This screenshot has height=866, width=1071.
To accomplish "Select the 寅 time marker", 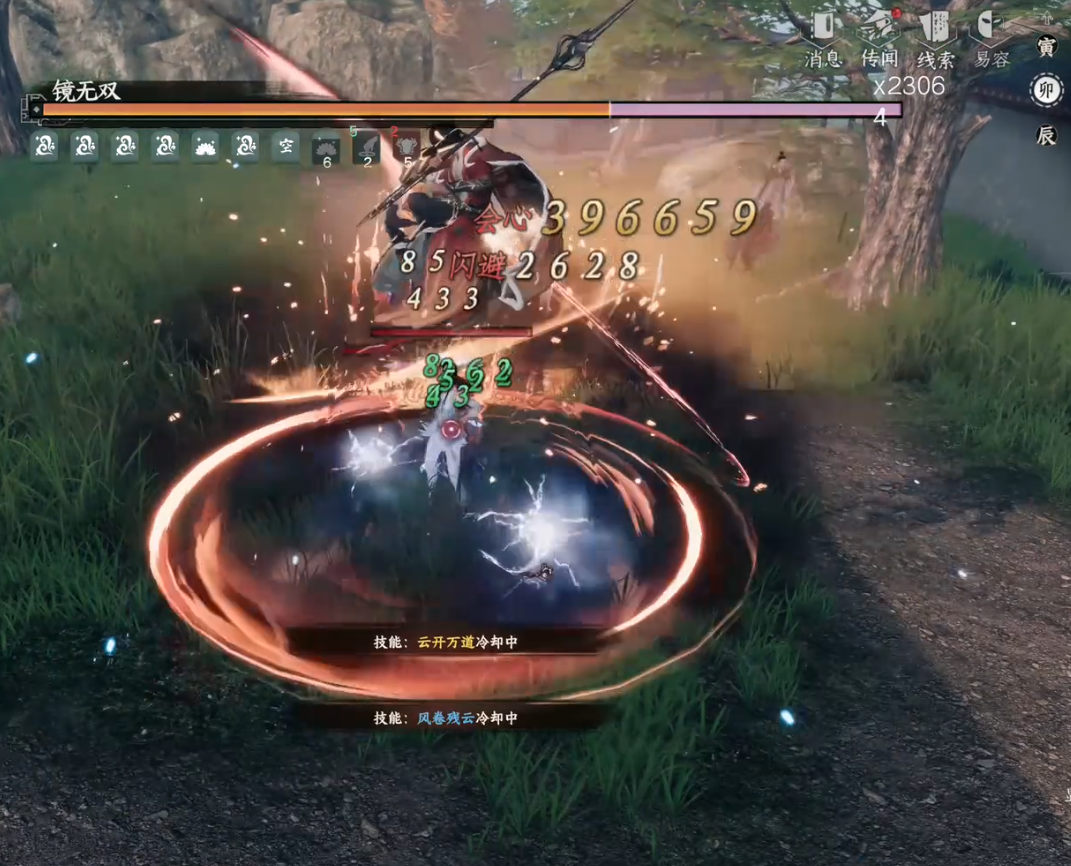I will tap(1046, 46).
